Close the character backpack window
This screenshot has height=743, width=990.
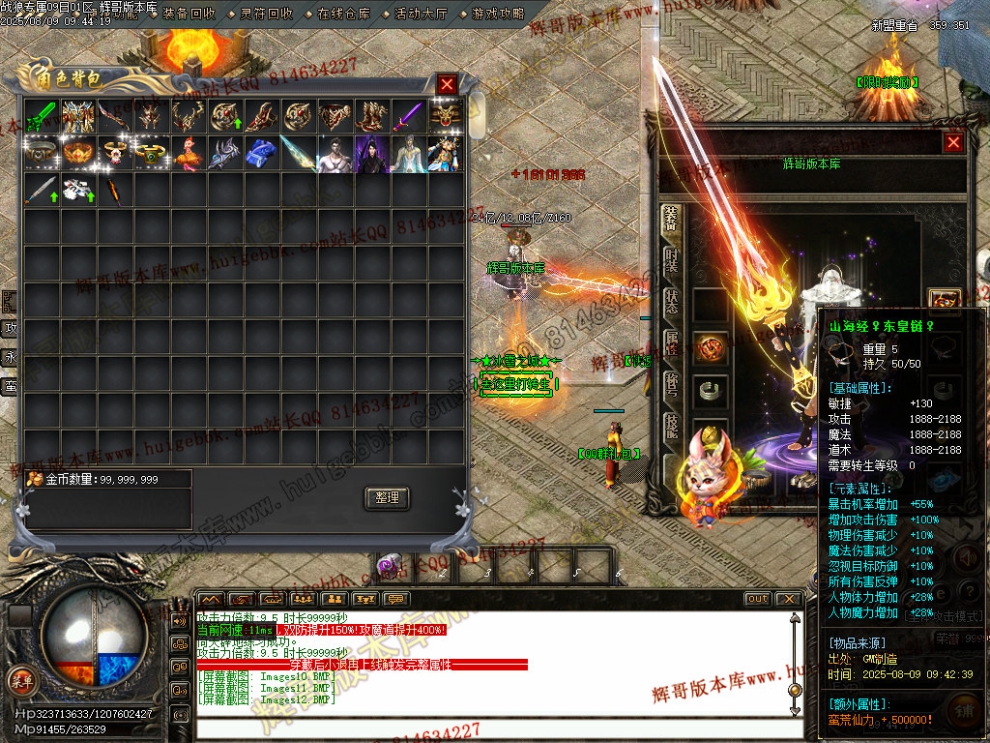click(x=447, y=85)
